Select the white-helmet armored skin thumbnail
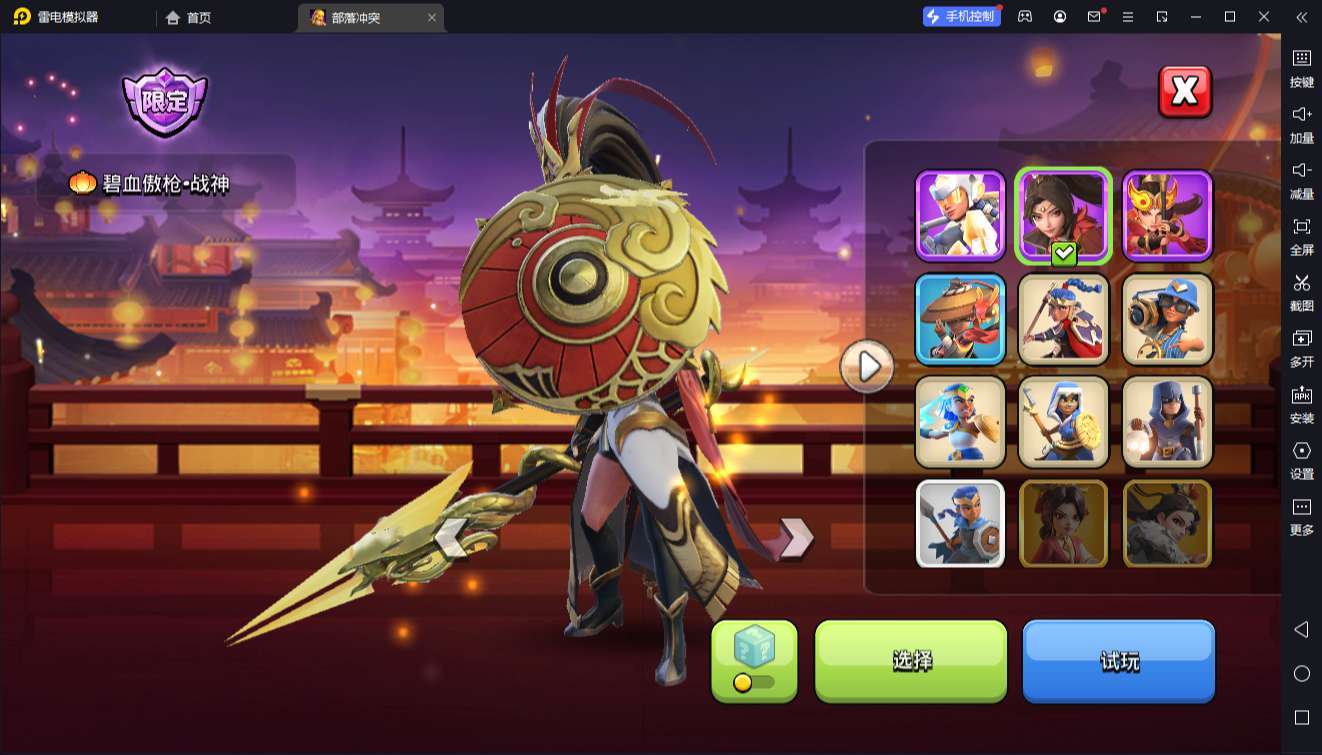This screenshot has width=1322, height=755. (960, 215)
